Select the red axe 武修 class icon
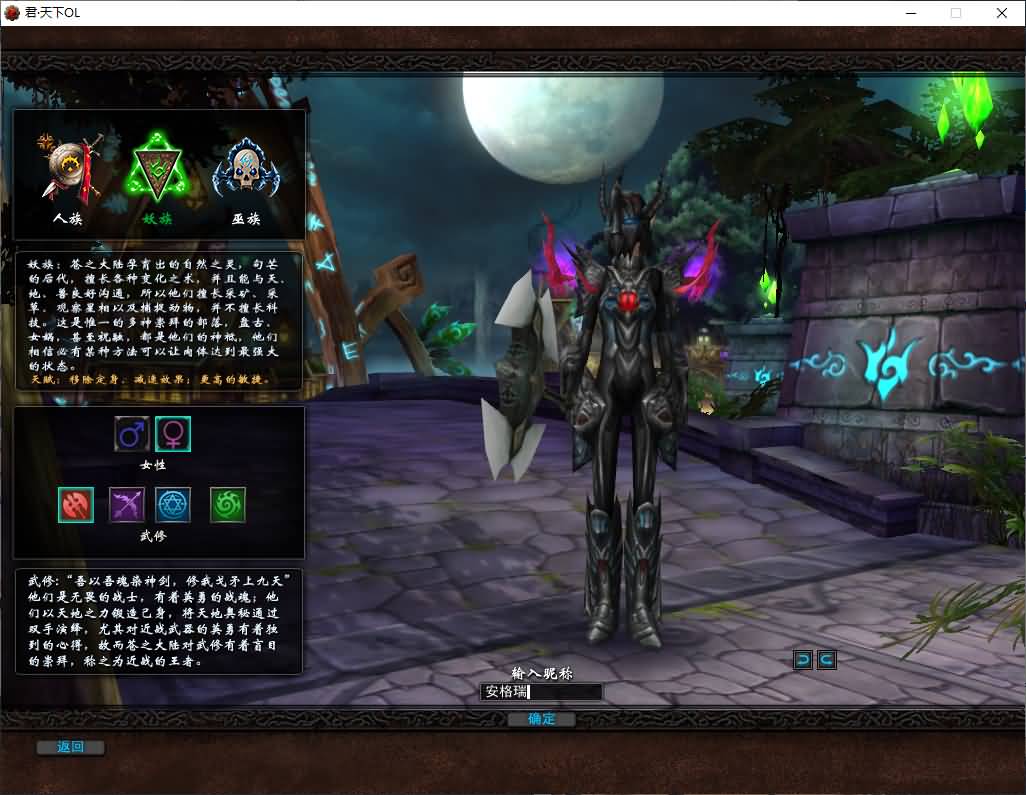Image resolution: width=1026 pixels, height=795 pixels. 76,505
